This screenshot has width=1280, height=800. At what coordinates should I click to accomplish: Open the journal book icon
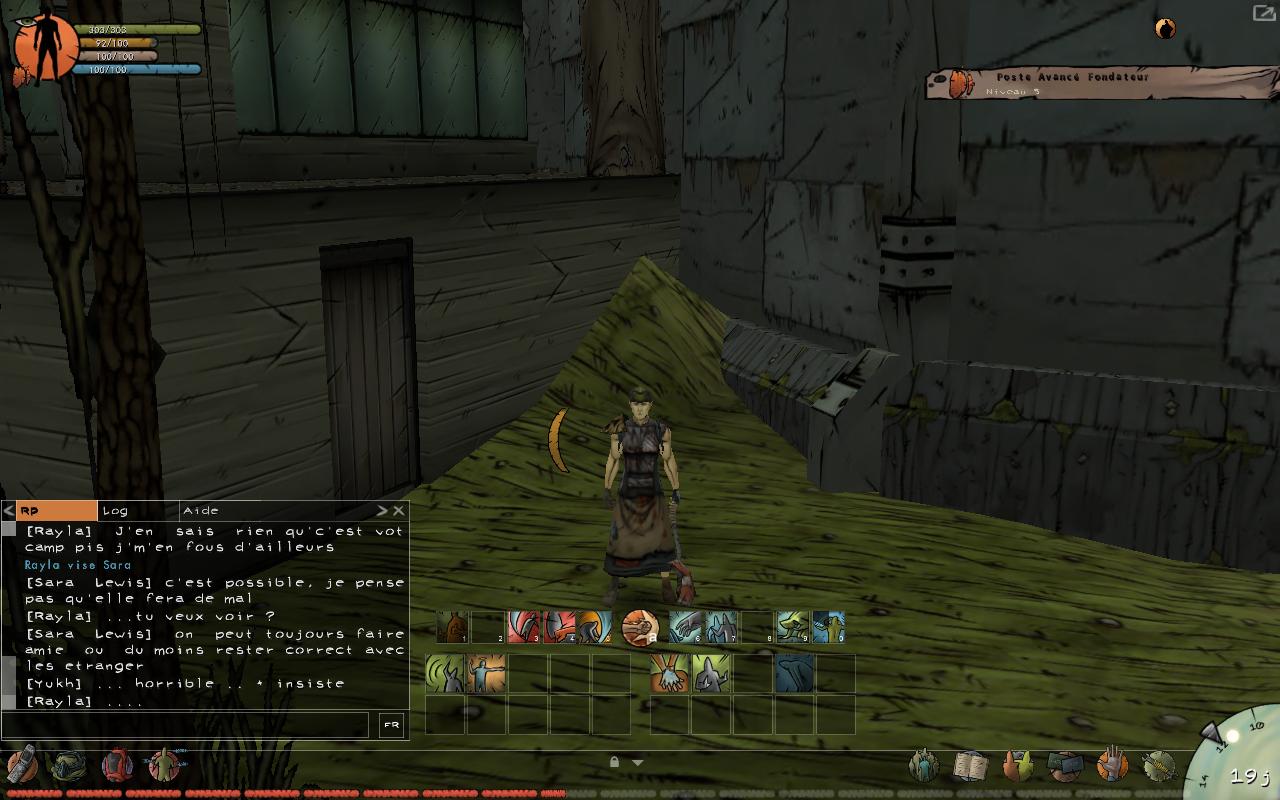[969, 766]
